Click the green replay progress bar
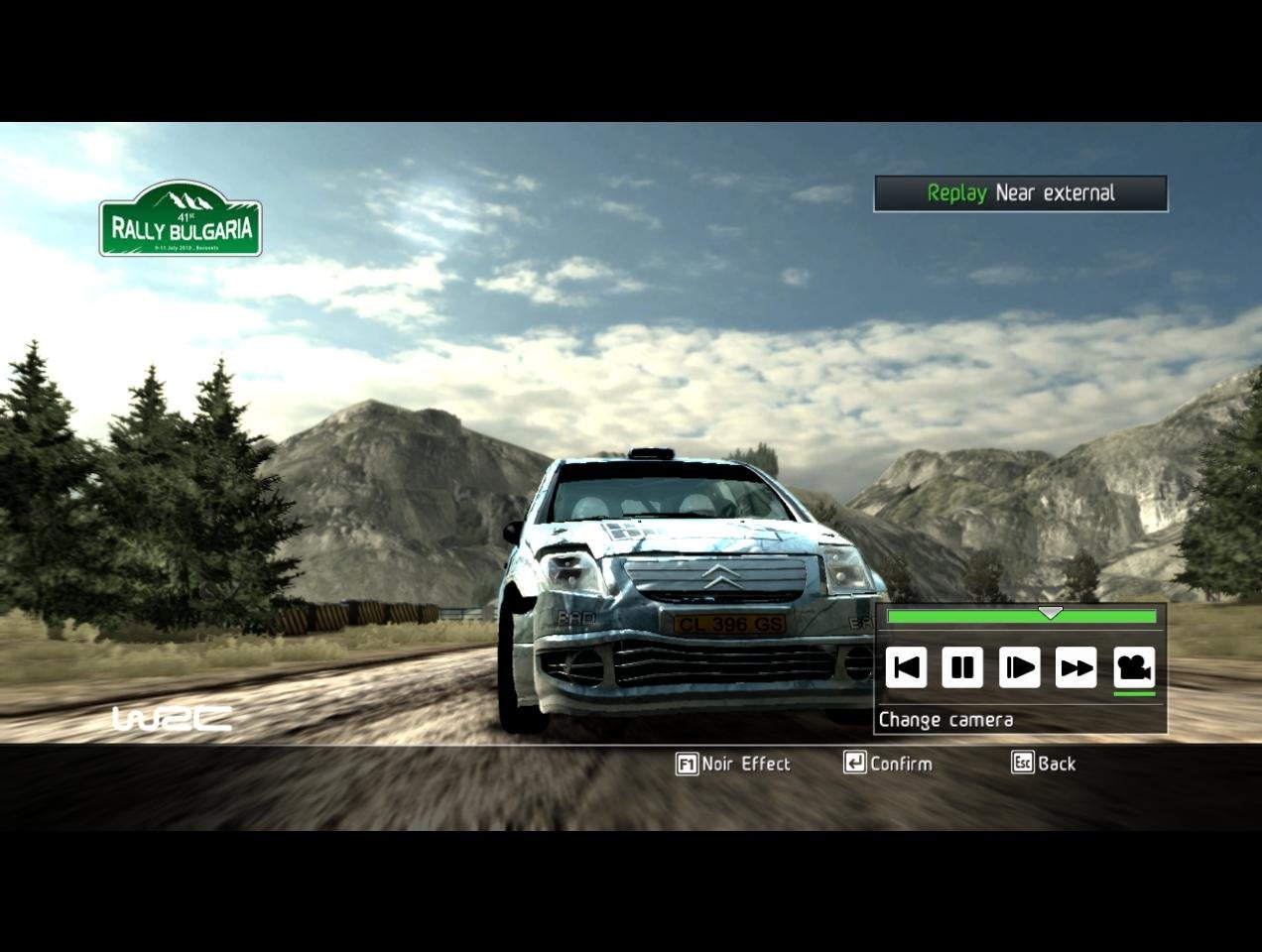 (1021, 617)
